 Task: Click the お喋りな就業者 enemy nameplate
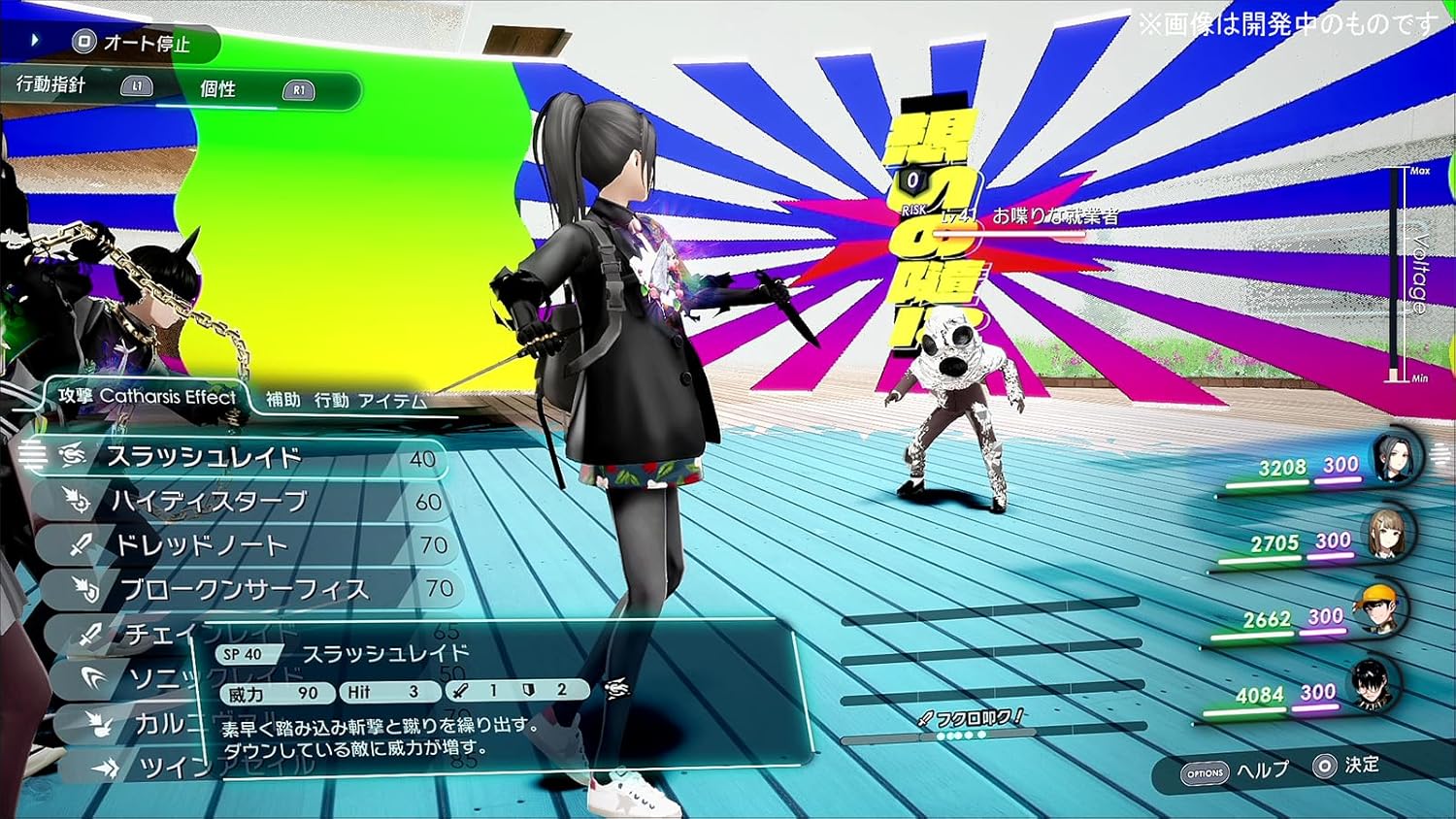(x=1058, y=216)
